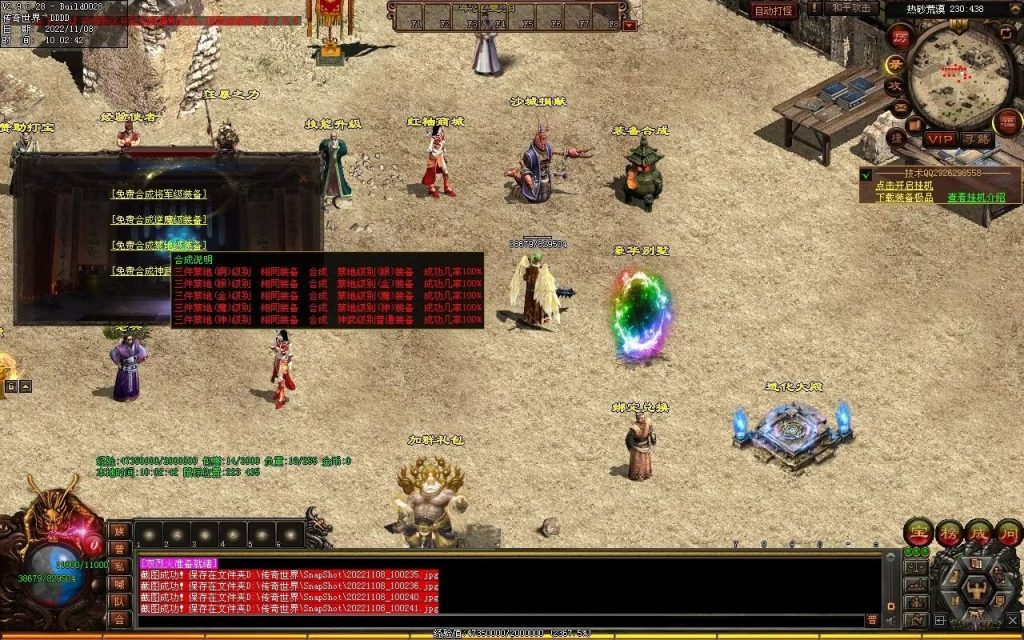
Task: Select 免费合成禁地级装备 option
Action: (x=160, y=245)
